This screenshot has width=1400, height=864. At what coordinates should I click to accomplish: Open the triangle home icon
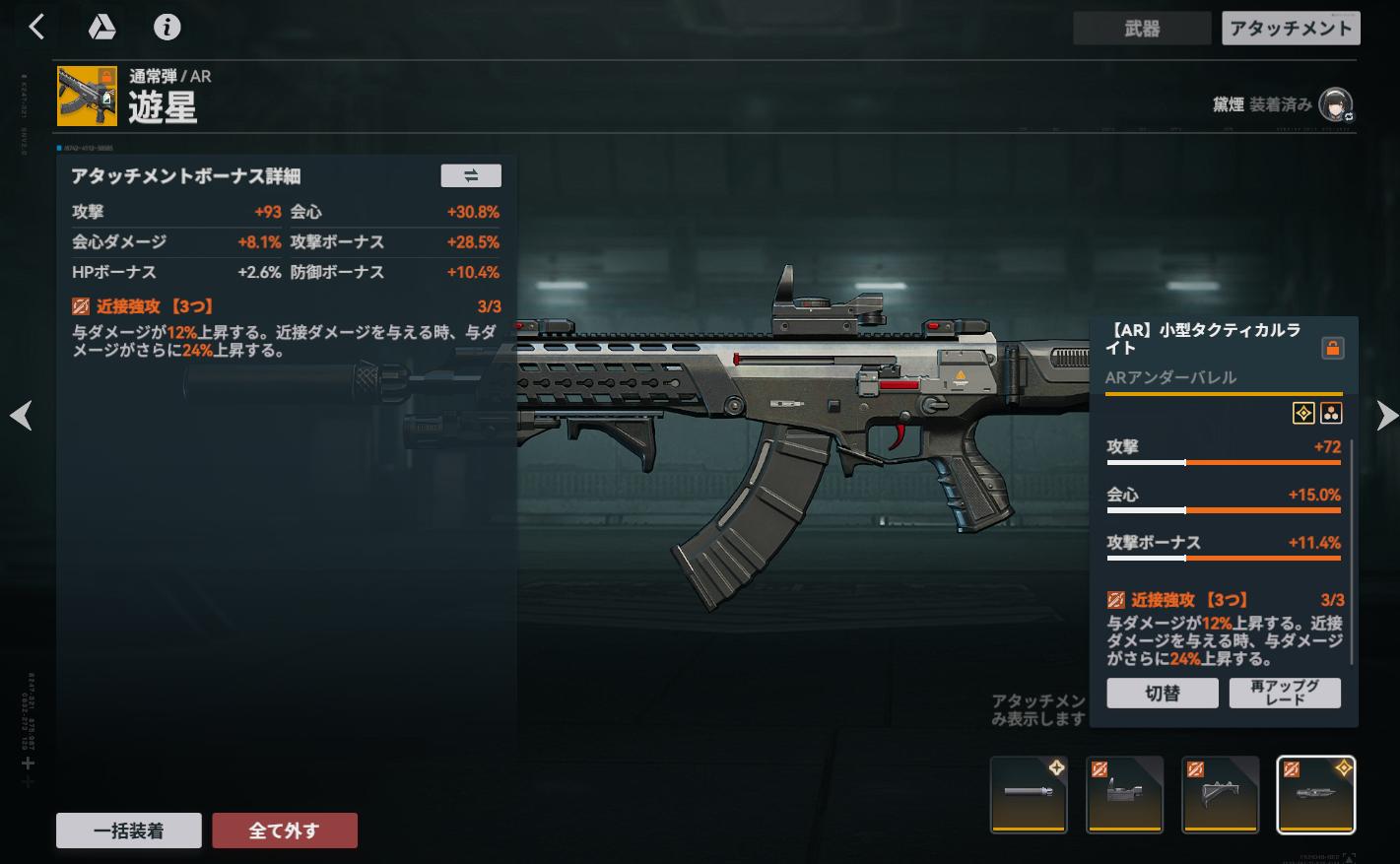[x=101, y=28]
